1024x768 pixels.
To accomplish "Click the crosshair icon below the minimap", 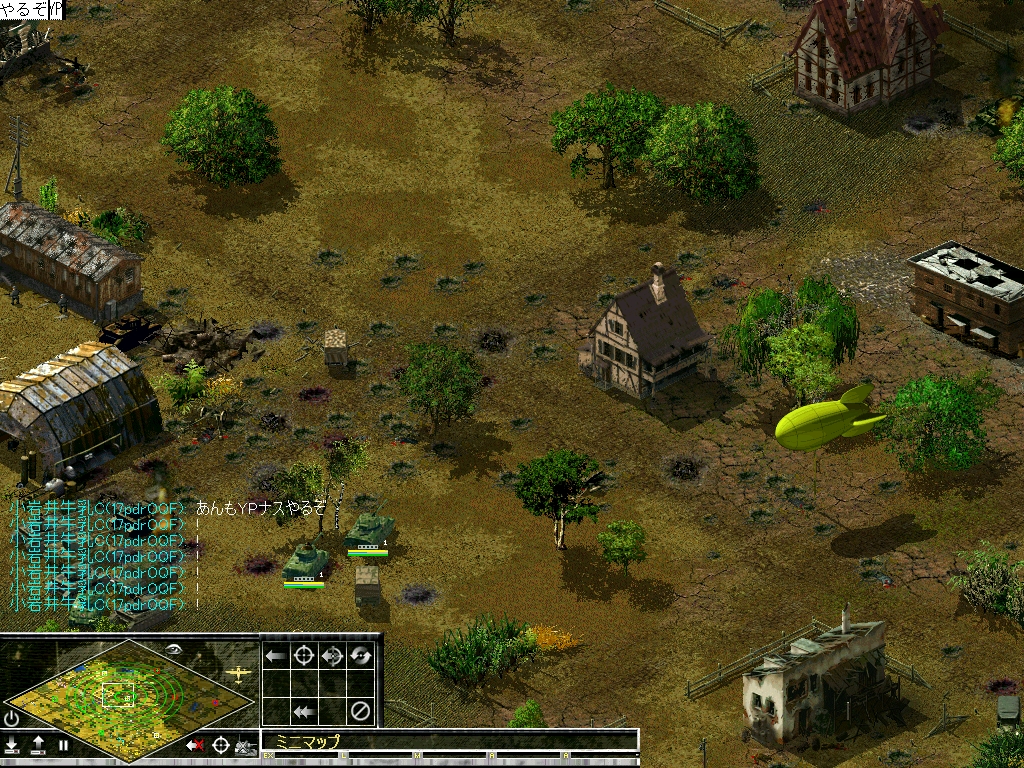I will (221, 745).
